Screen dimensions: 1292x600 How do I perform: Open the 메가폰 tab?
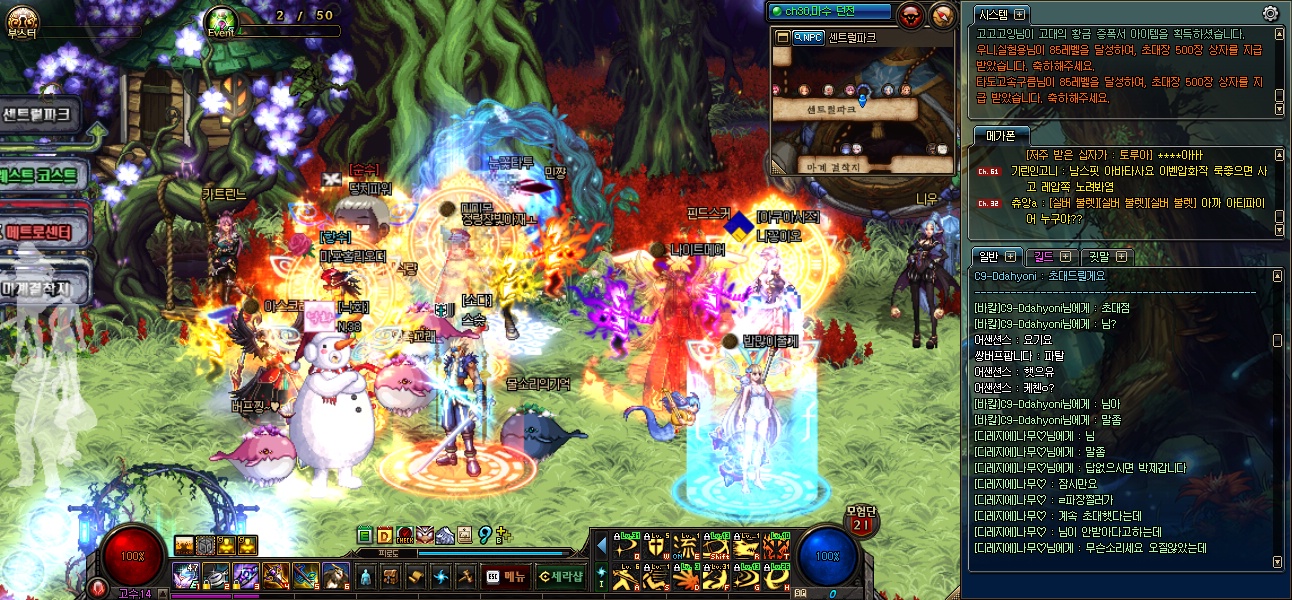pyautogui.click(x=1001, y=135)
